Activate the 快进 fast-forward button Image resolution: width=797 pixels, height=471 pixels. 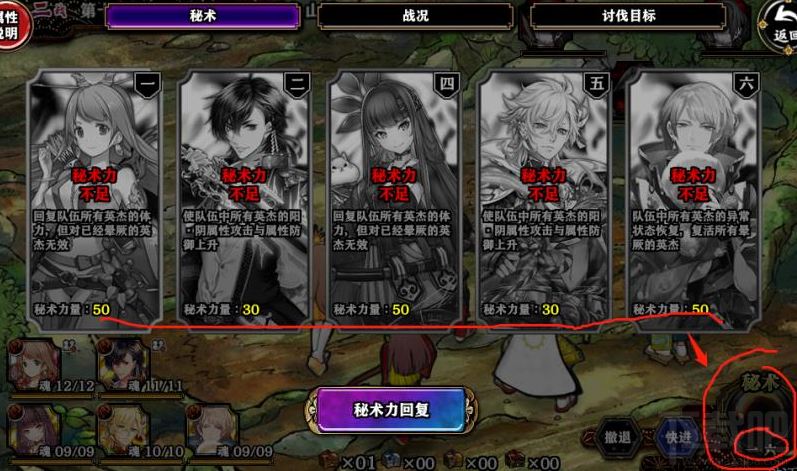pyautogui.click(x=678, y=438)
